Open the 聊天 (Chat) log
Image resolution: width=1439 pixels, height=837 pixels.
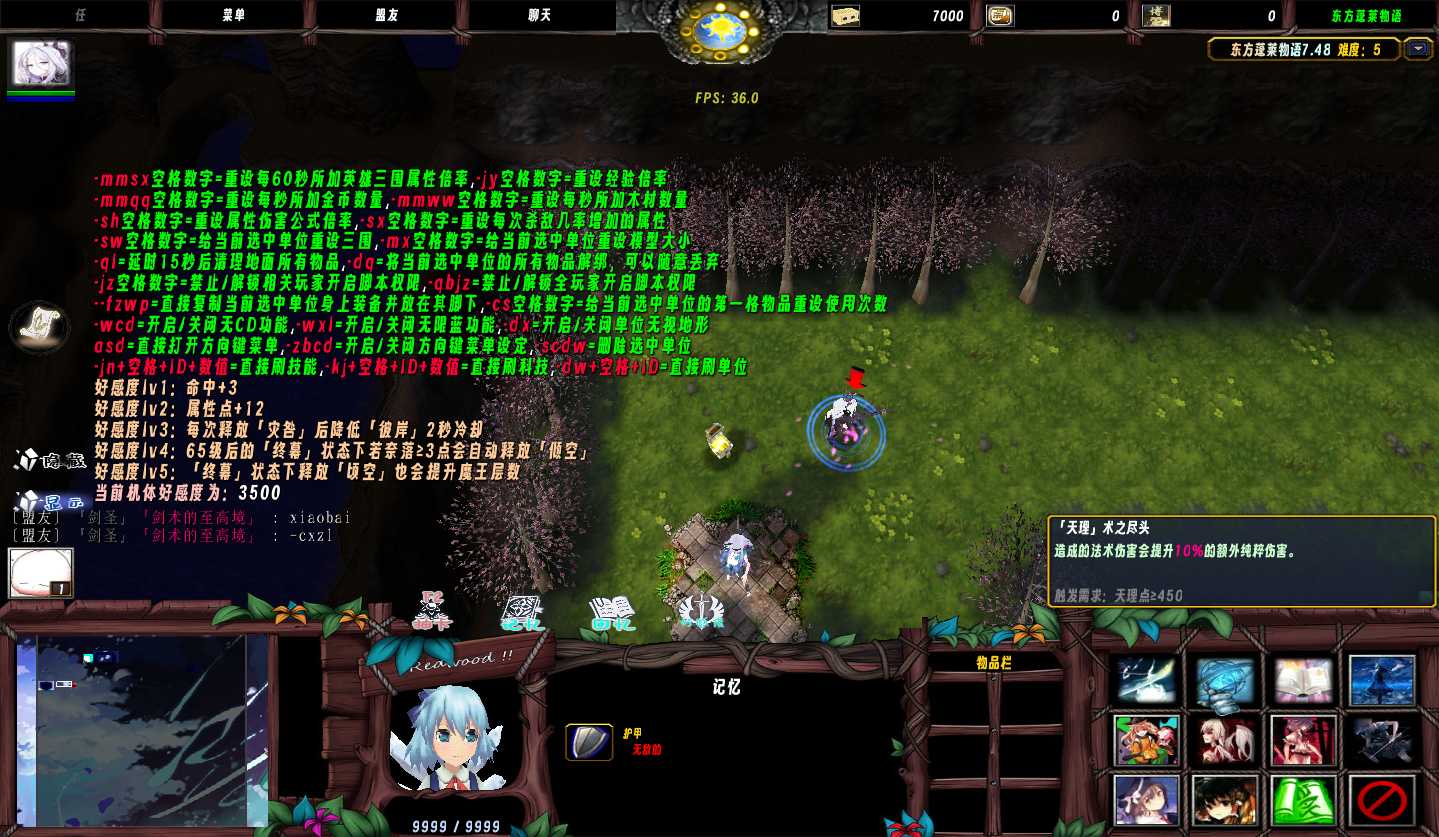point(541,16)
